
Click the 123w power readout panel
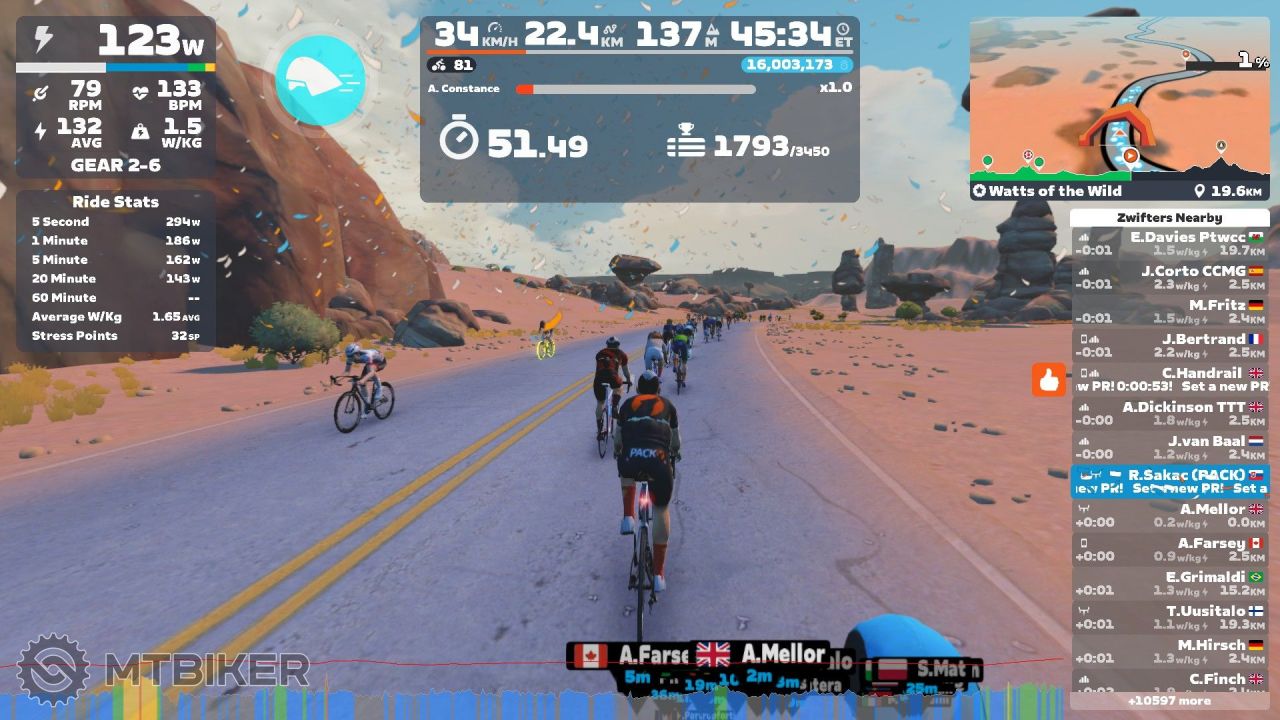coord(116,40)
